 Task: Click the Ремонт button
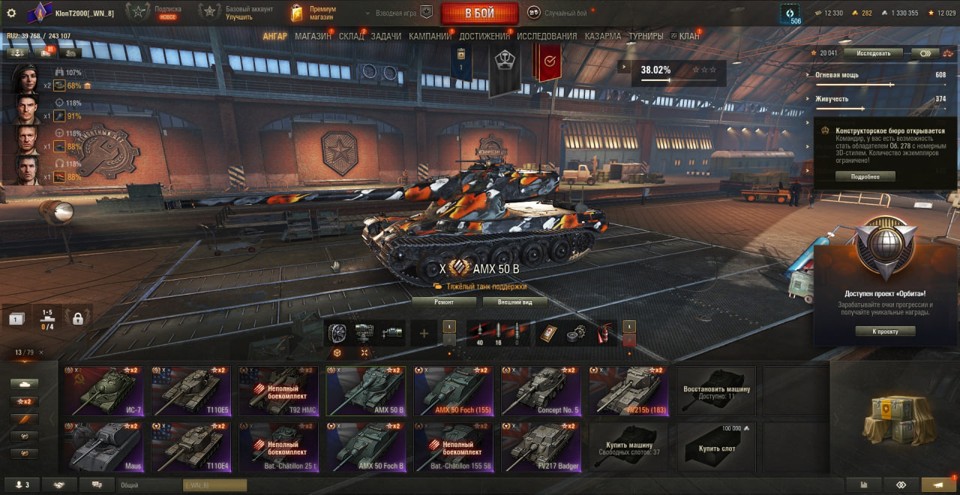tap(443, 301)
